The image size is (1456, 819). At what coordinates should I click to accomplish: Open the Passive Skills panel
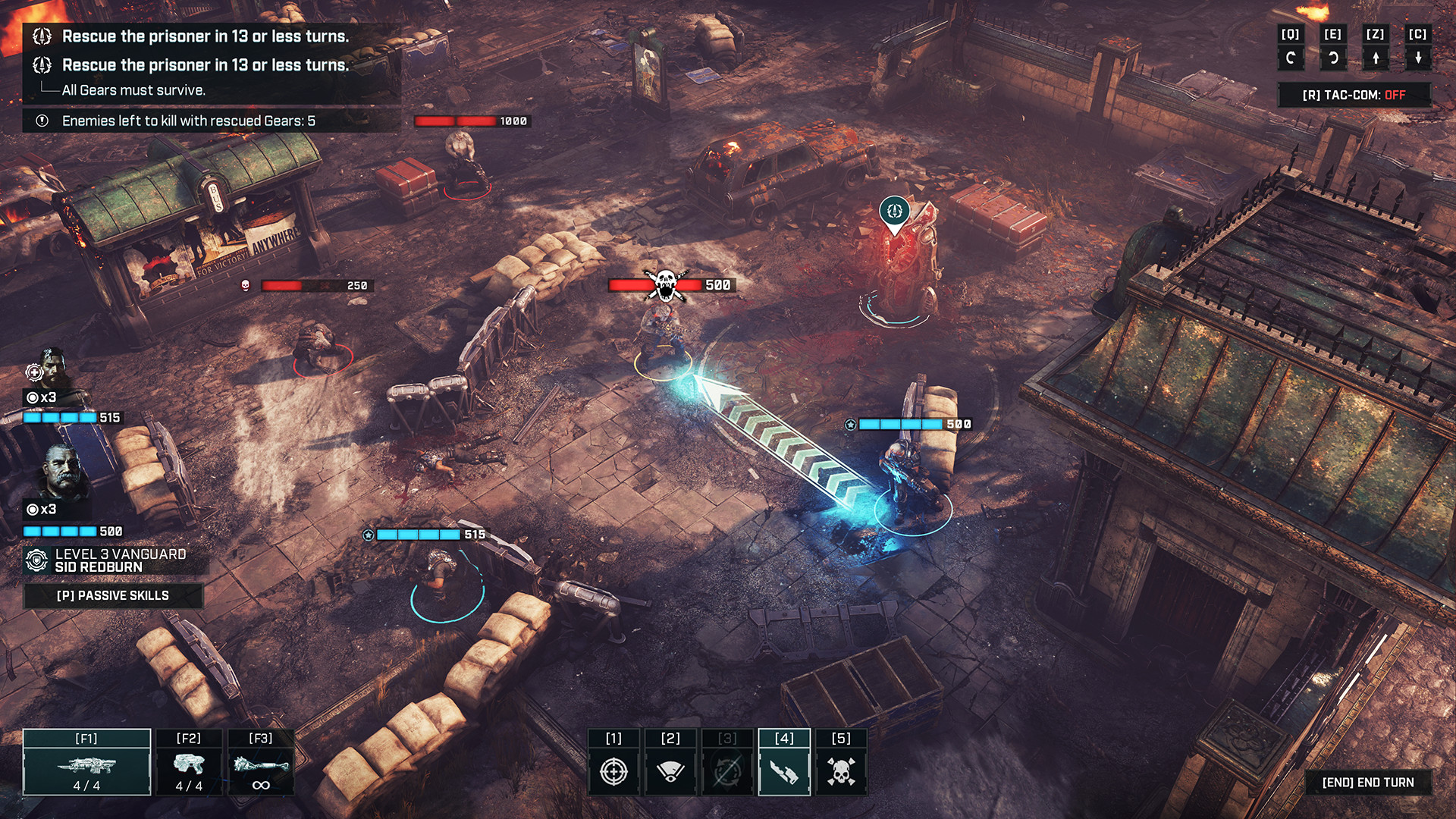[114, 596]
